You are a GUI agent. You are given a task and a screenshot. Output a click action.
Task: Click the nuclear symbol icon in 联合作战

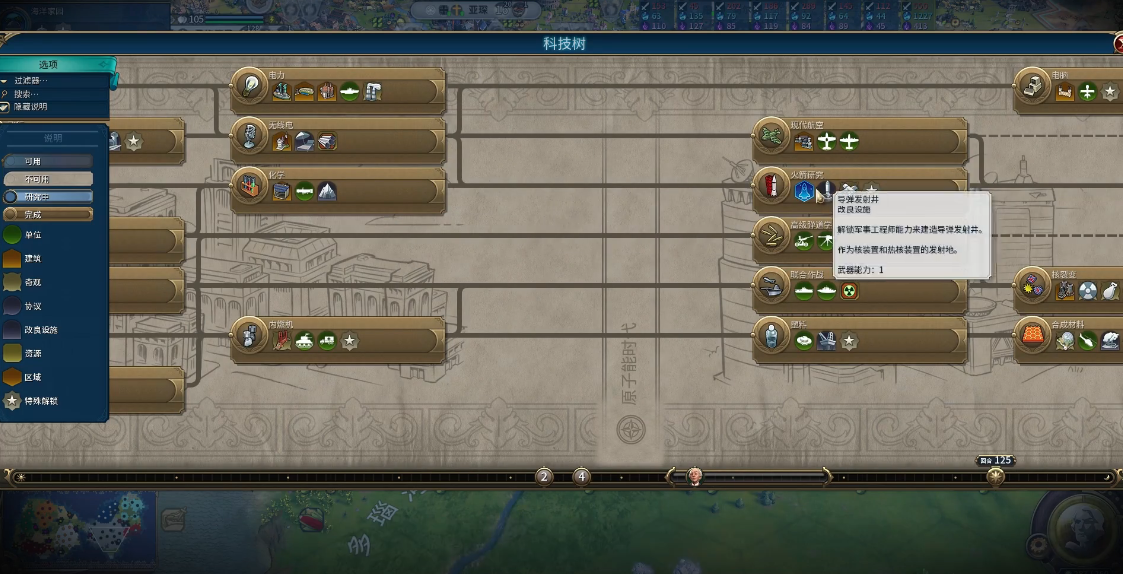click(849, 291)
